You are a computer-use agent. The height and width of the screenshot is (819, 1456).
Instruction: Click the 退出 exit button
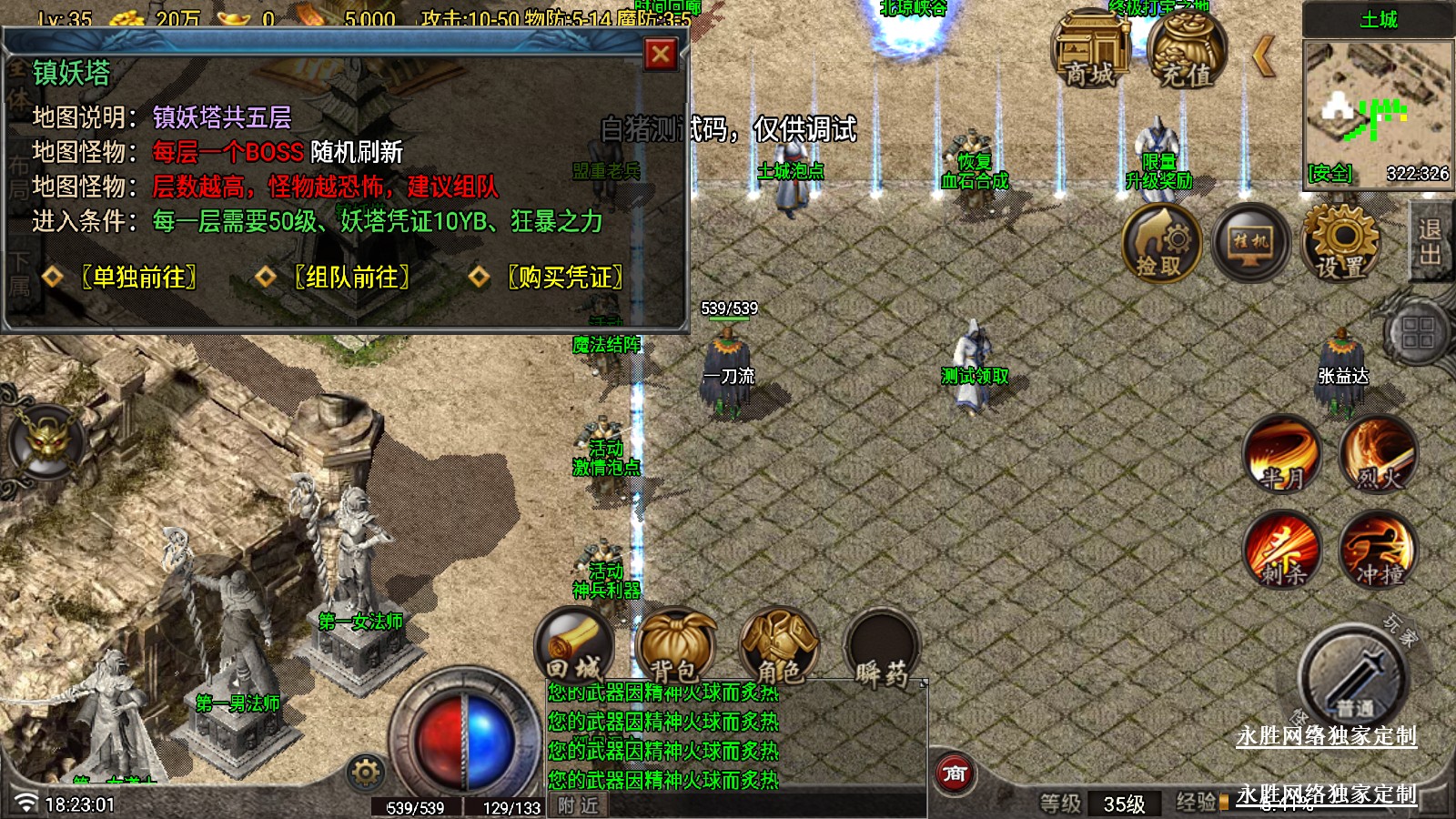point(1431,242)
